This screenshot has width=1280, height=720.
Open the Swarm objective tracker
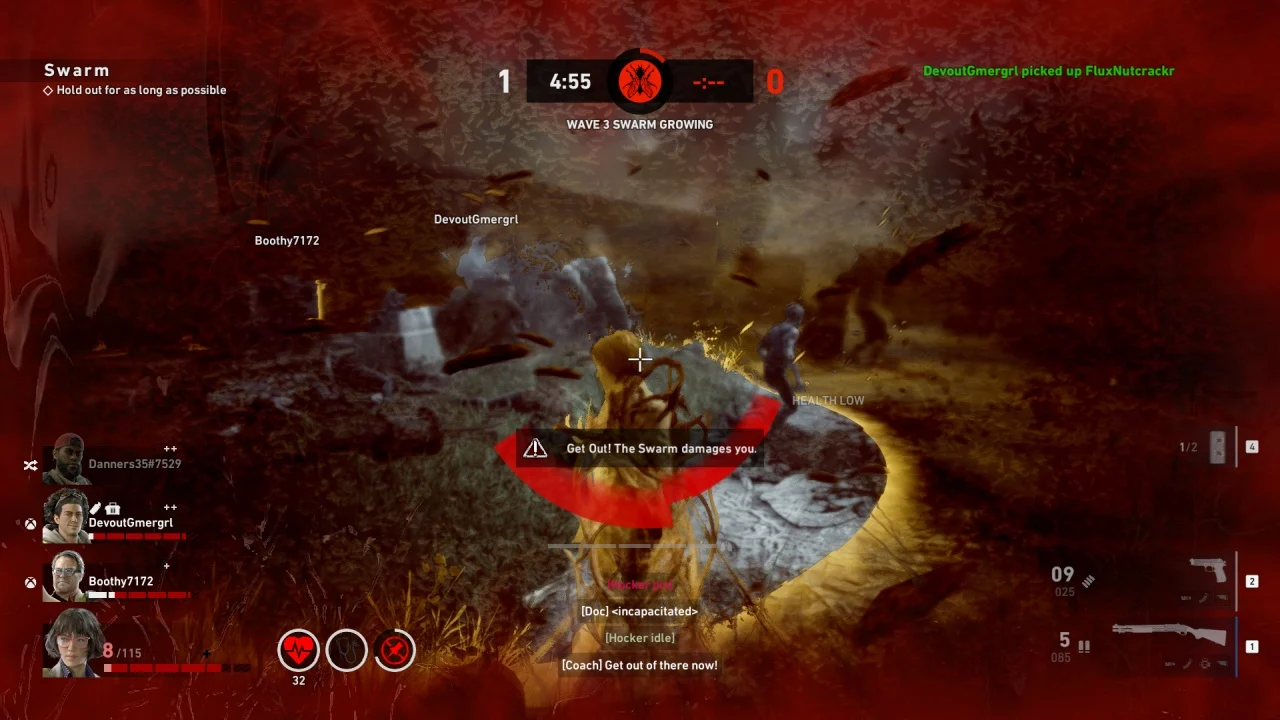(77, 70)
